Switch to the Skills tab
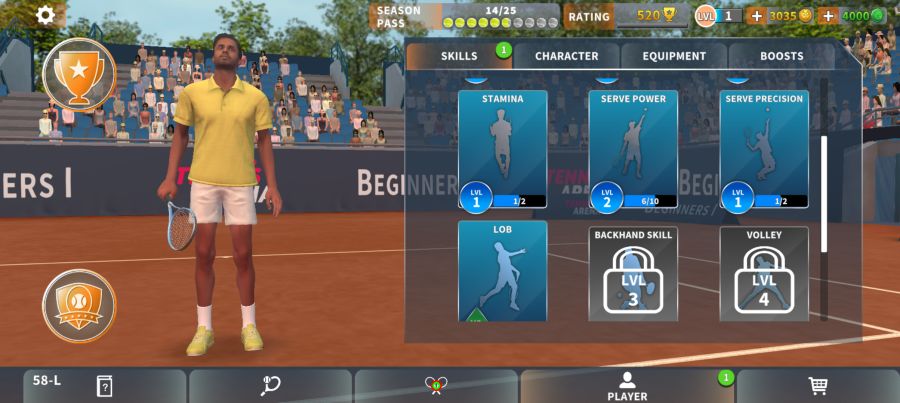The image size is (900, 403). pyautogui.click(x=459, y=56)
